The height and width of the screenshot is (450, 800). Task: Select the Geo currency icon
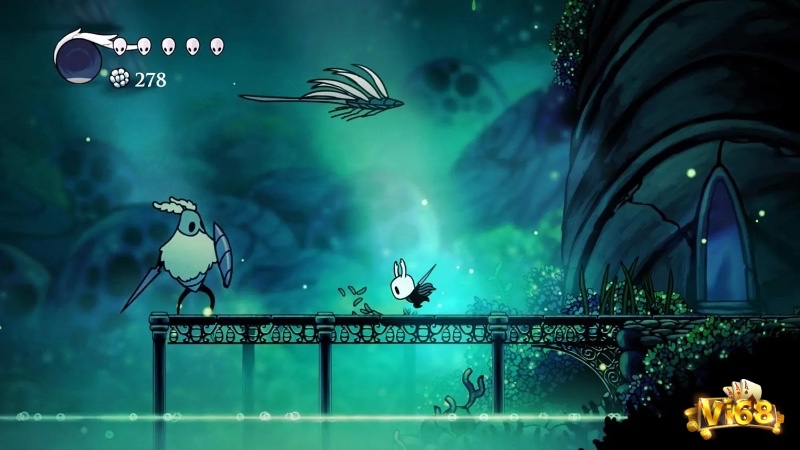point(121,78)
